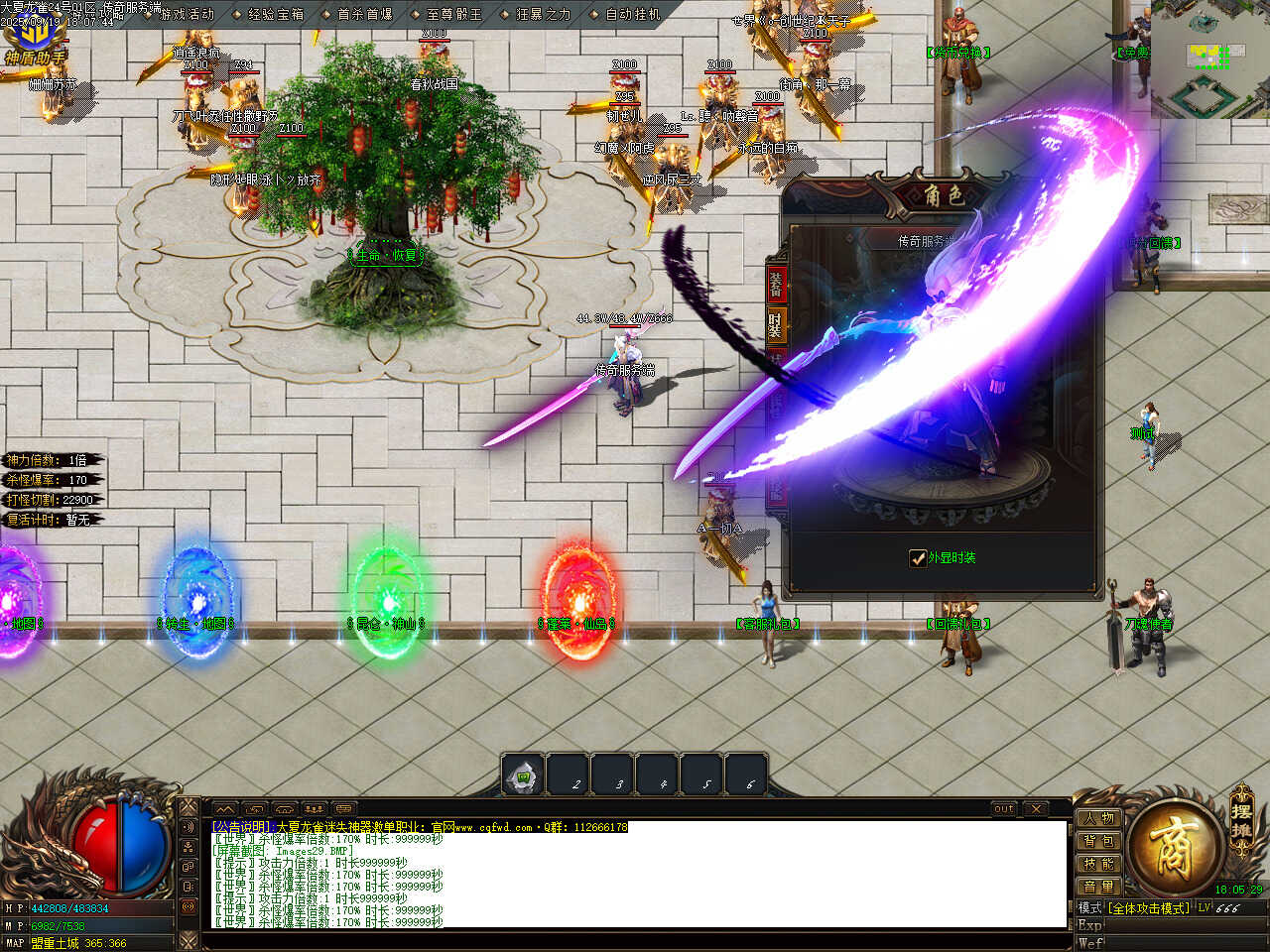Open the round gold 商 shop button

click(x=1174, y=847)
